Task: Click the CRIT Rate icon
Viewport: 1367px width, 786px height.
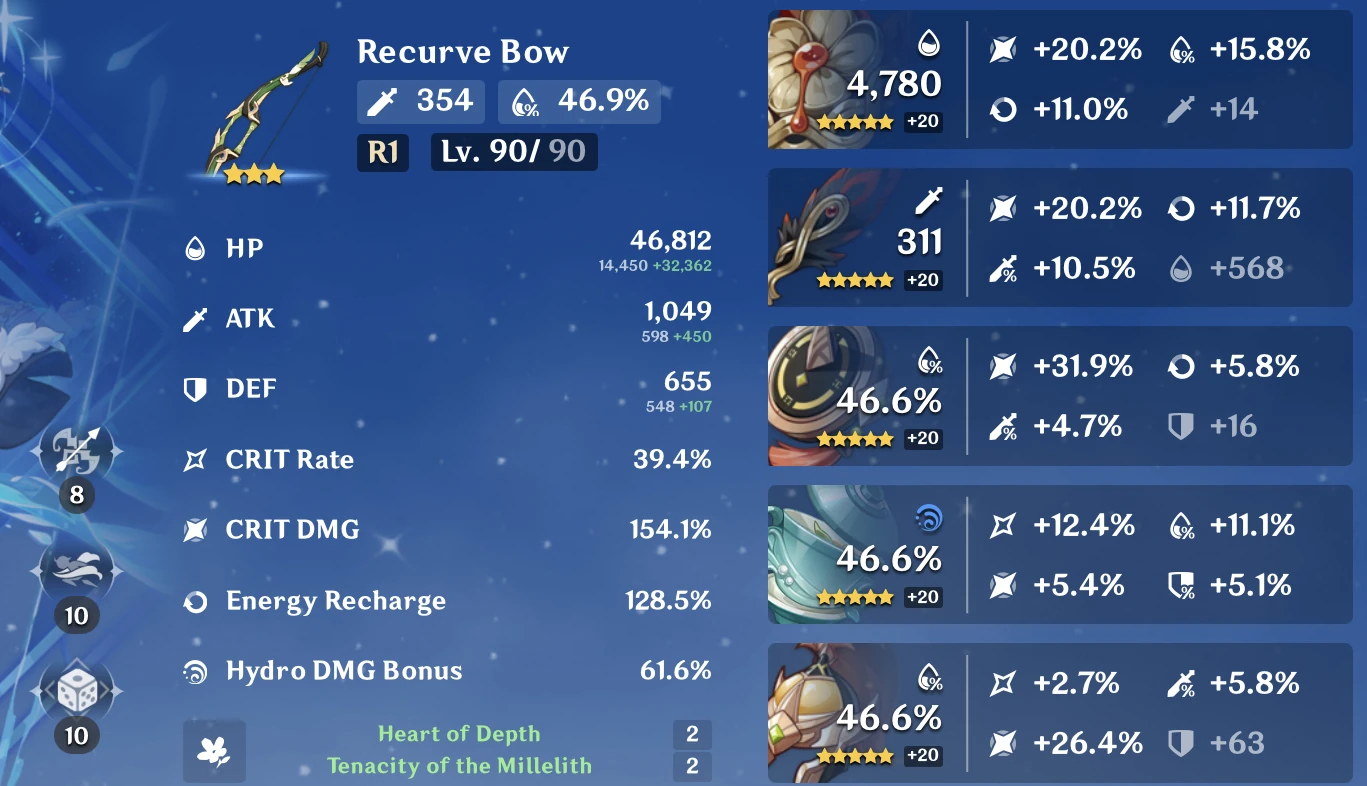Action: [x=198, y=460]
